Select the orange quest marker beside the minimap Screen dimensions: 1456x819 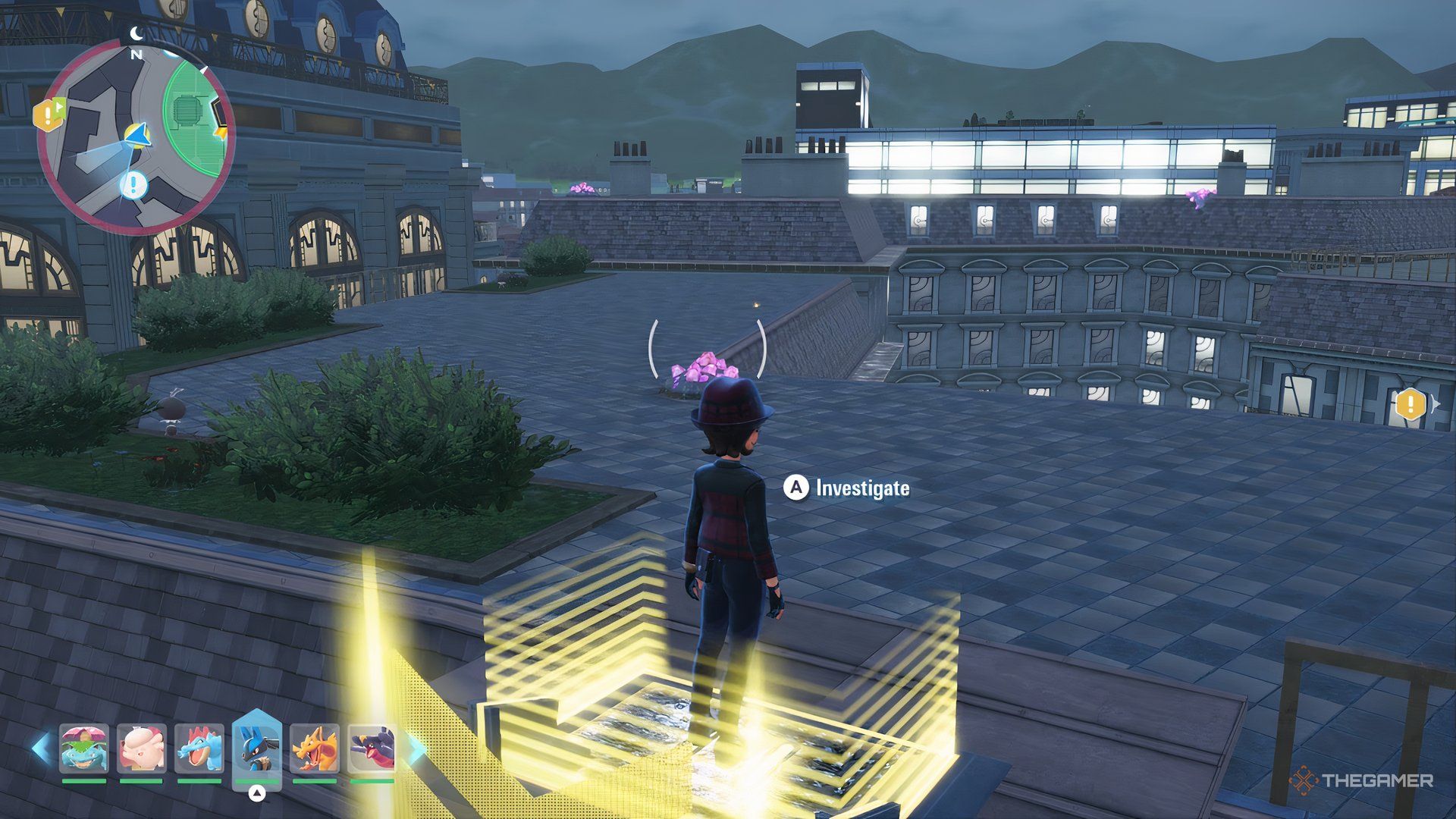coord(49,115)
